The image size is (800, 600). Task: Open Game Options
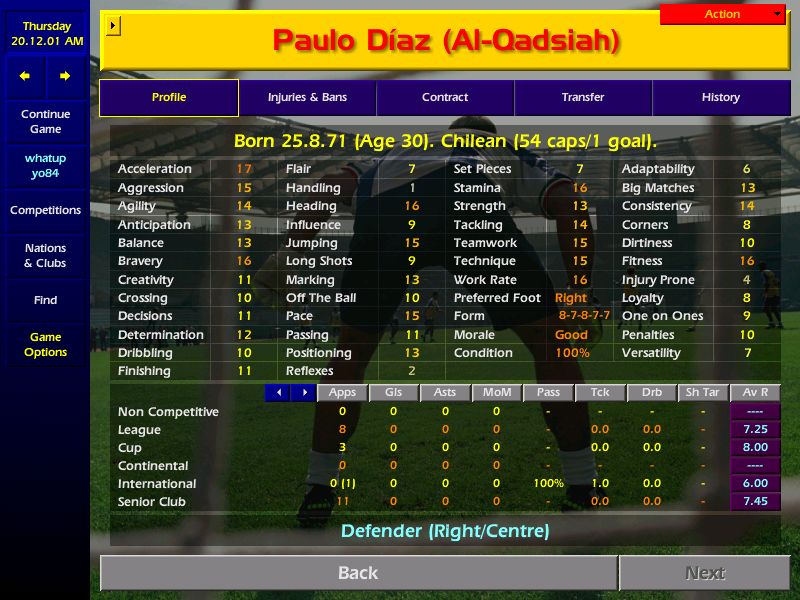tap(45, 345)
